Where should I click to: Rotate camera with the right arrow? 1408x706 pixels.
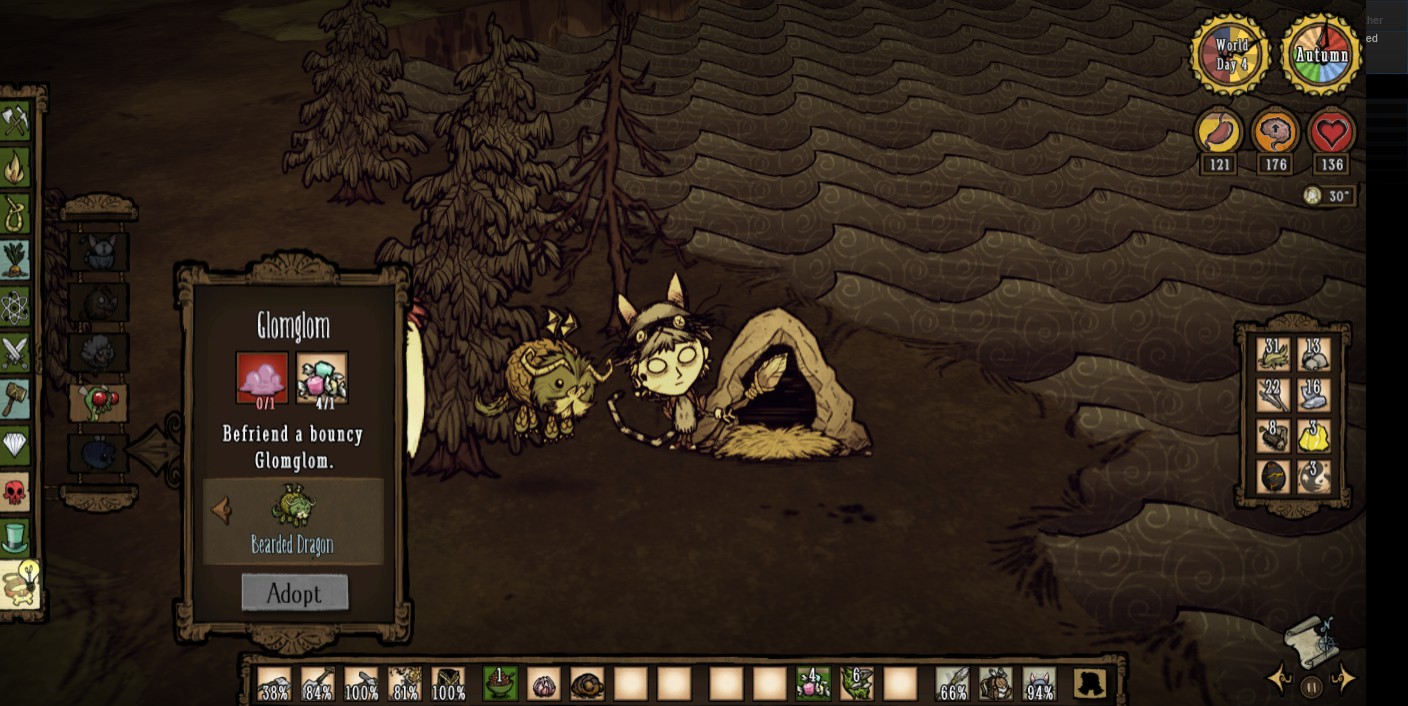click(1345, 679)
